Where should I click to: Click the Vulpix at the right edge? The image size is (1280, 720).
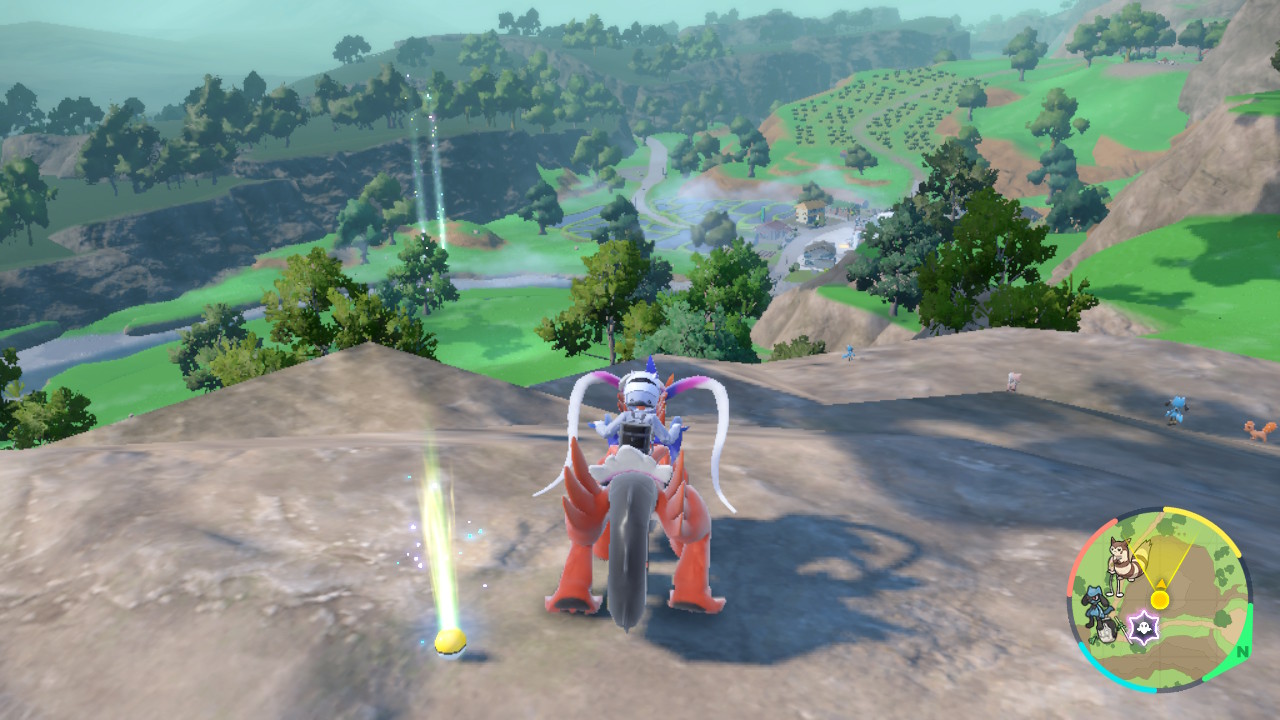tap(1255, 429)
